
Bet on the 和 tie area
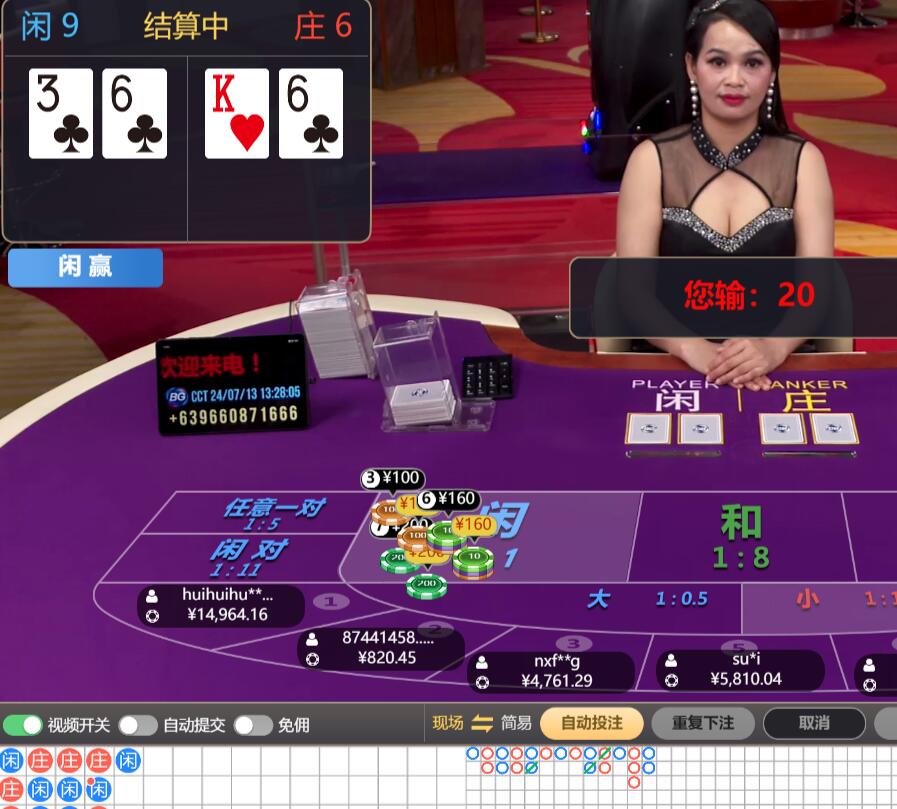[740, 537]
